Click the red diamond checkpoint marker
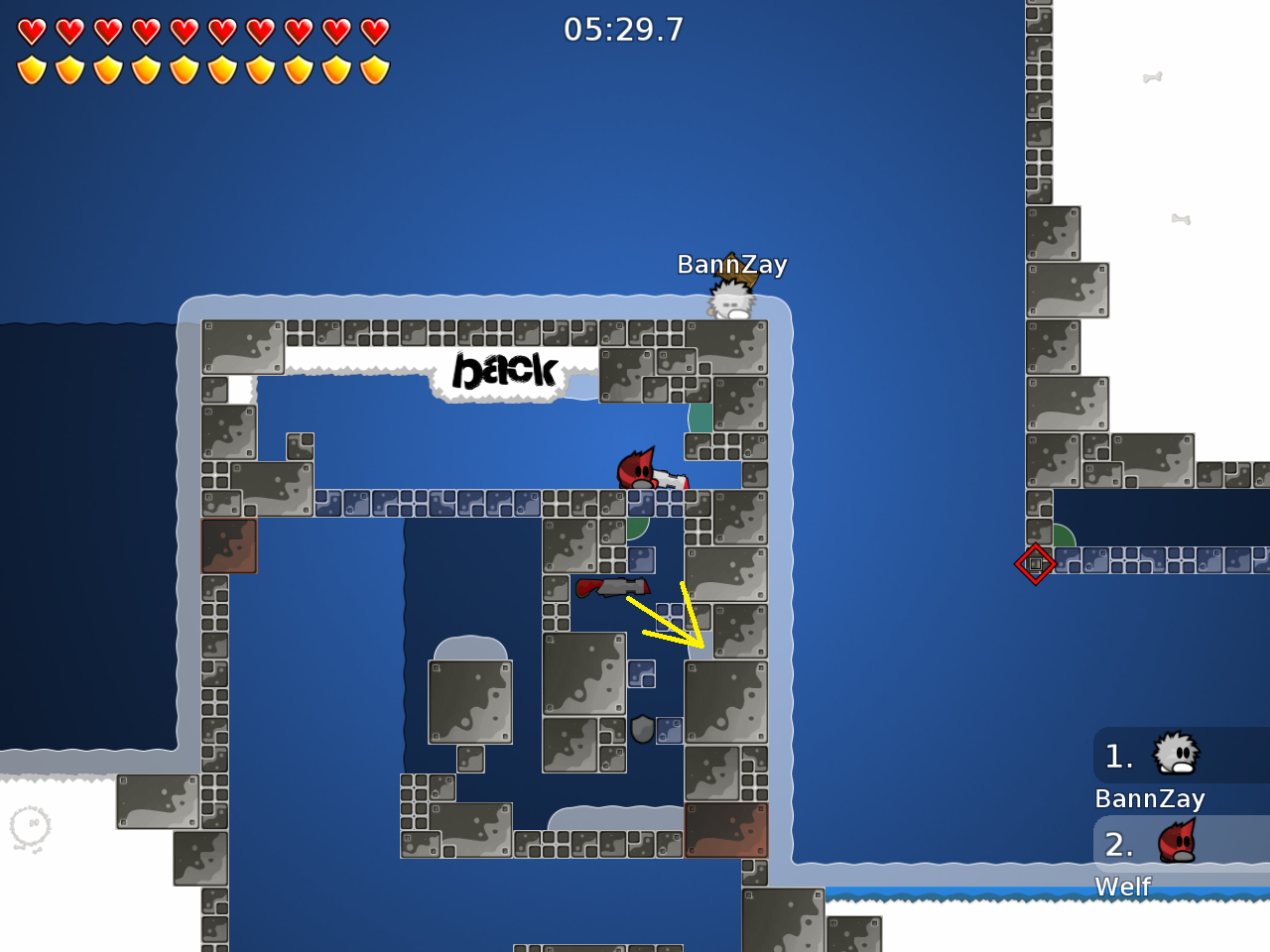This screenshot has width=1270, height=952. click(1035, 564)
